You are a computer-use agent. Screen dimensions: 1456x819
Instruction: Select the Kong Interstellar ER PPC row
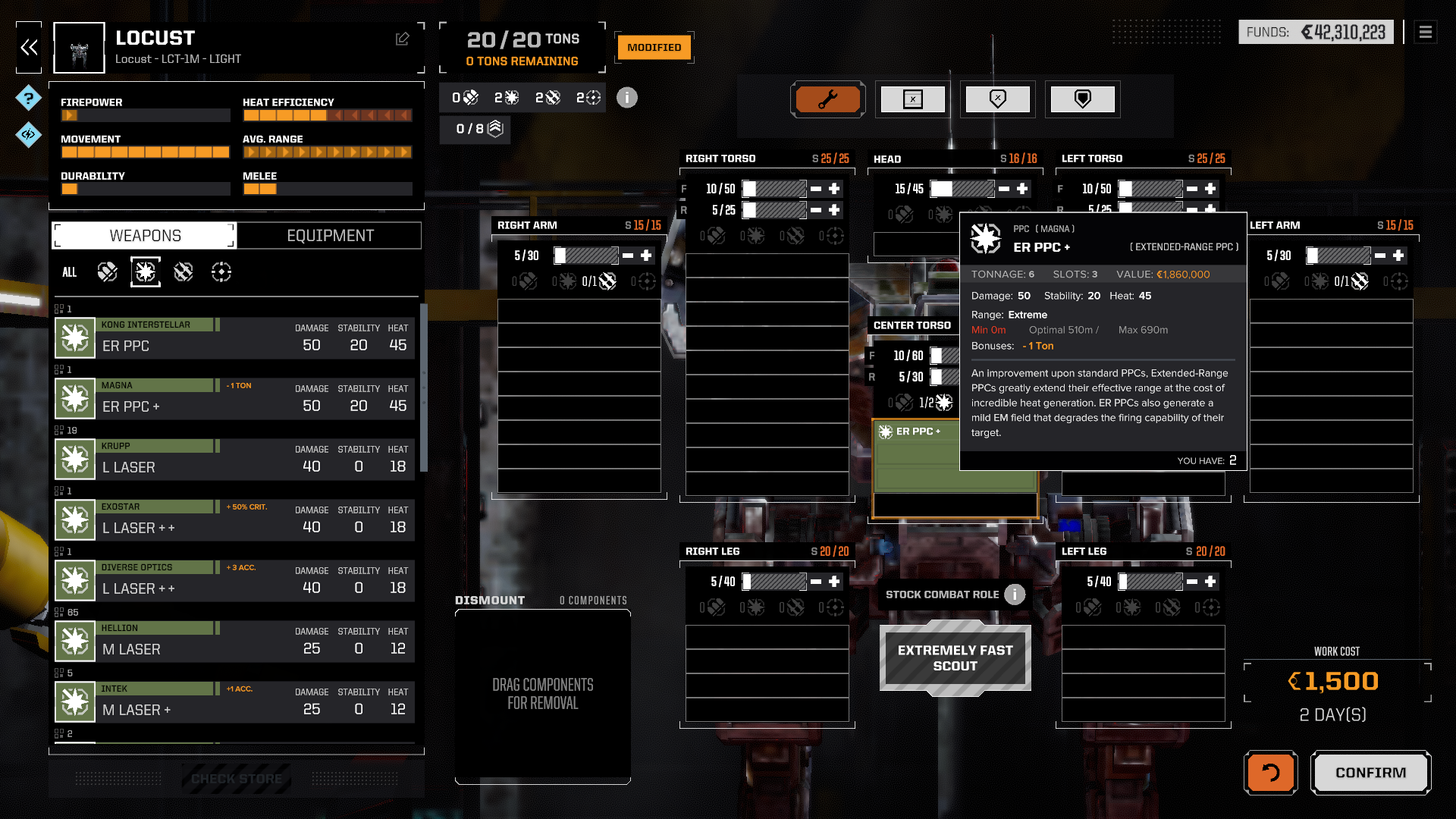235,337
